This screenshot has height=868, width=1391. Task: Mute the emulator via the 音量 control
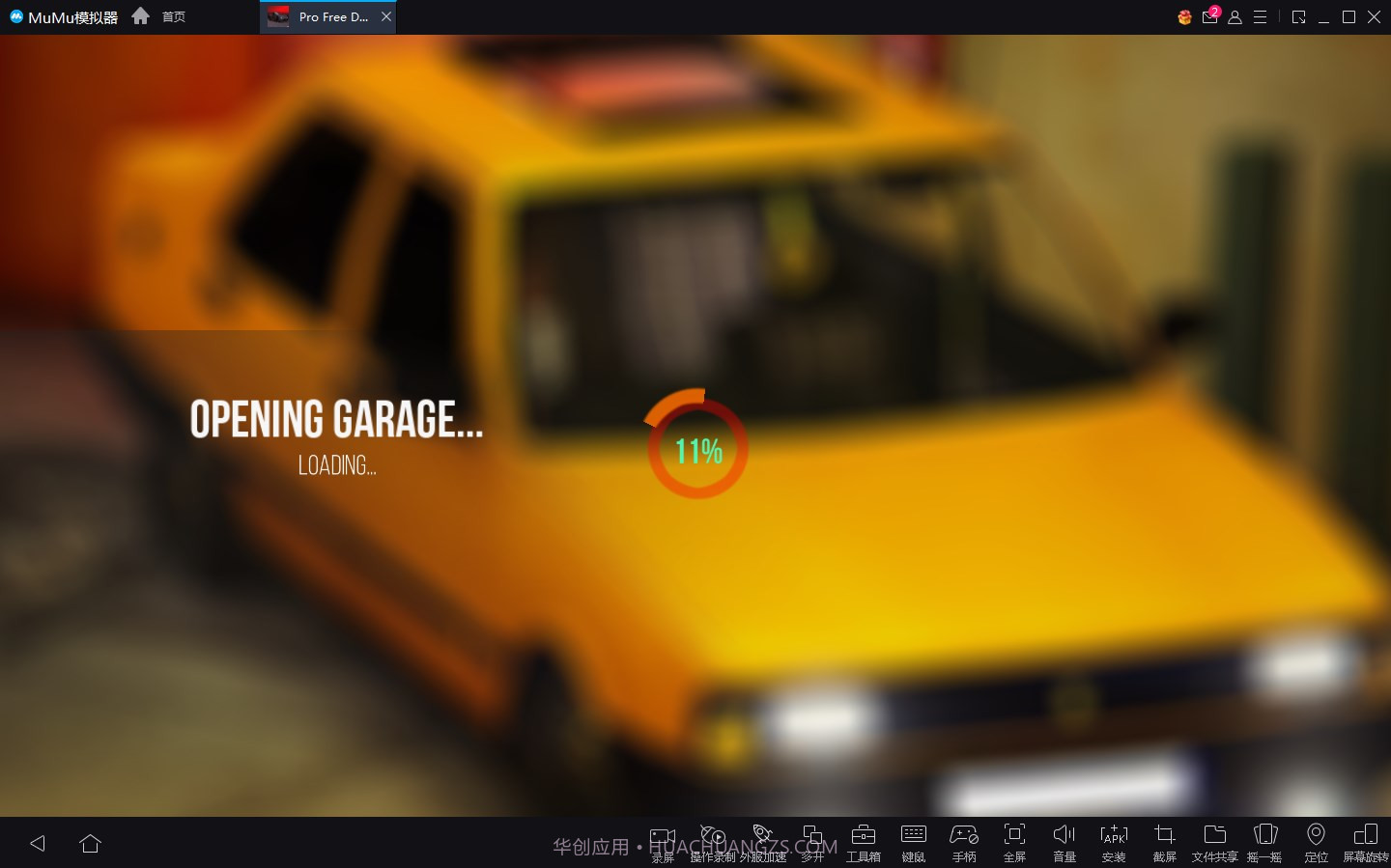pyautogui.click(x=1064, y=838)
